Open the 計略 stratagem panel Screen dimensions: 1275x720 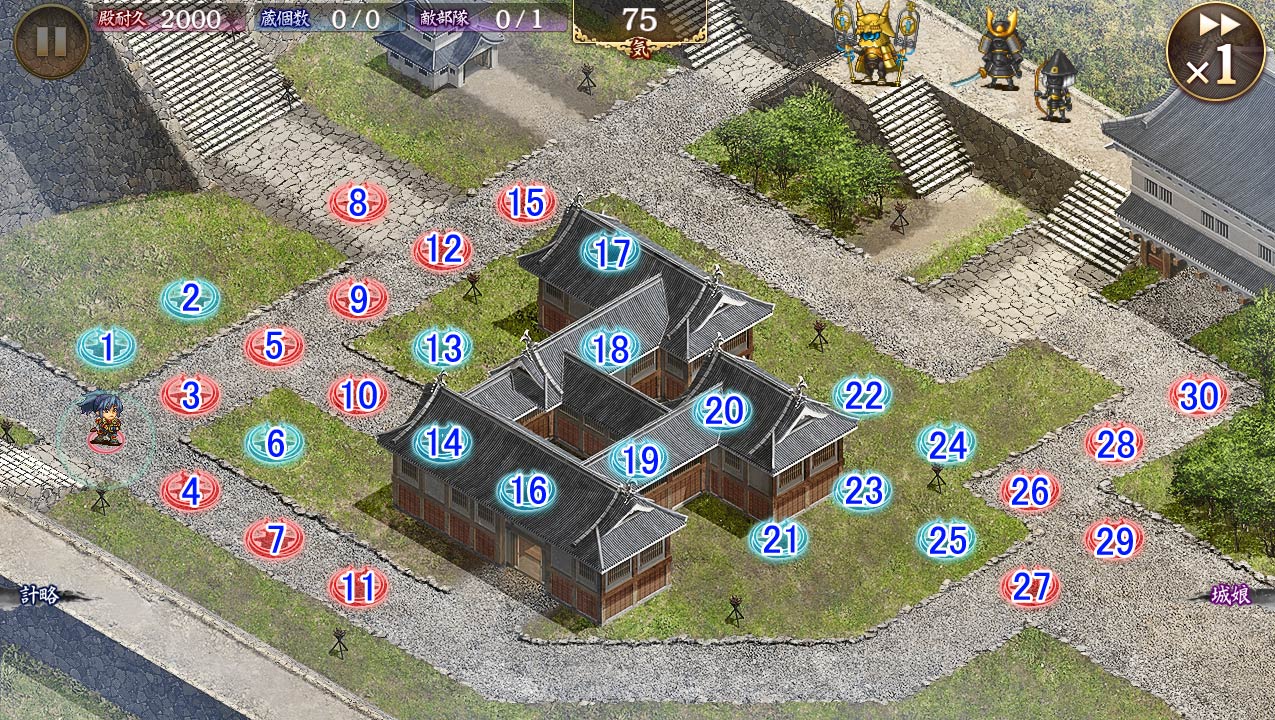pyautogui.click(x=42, y=596)
